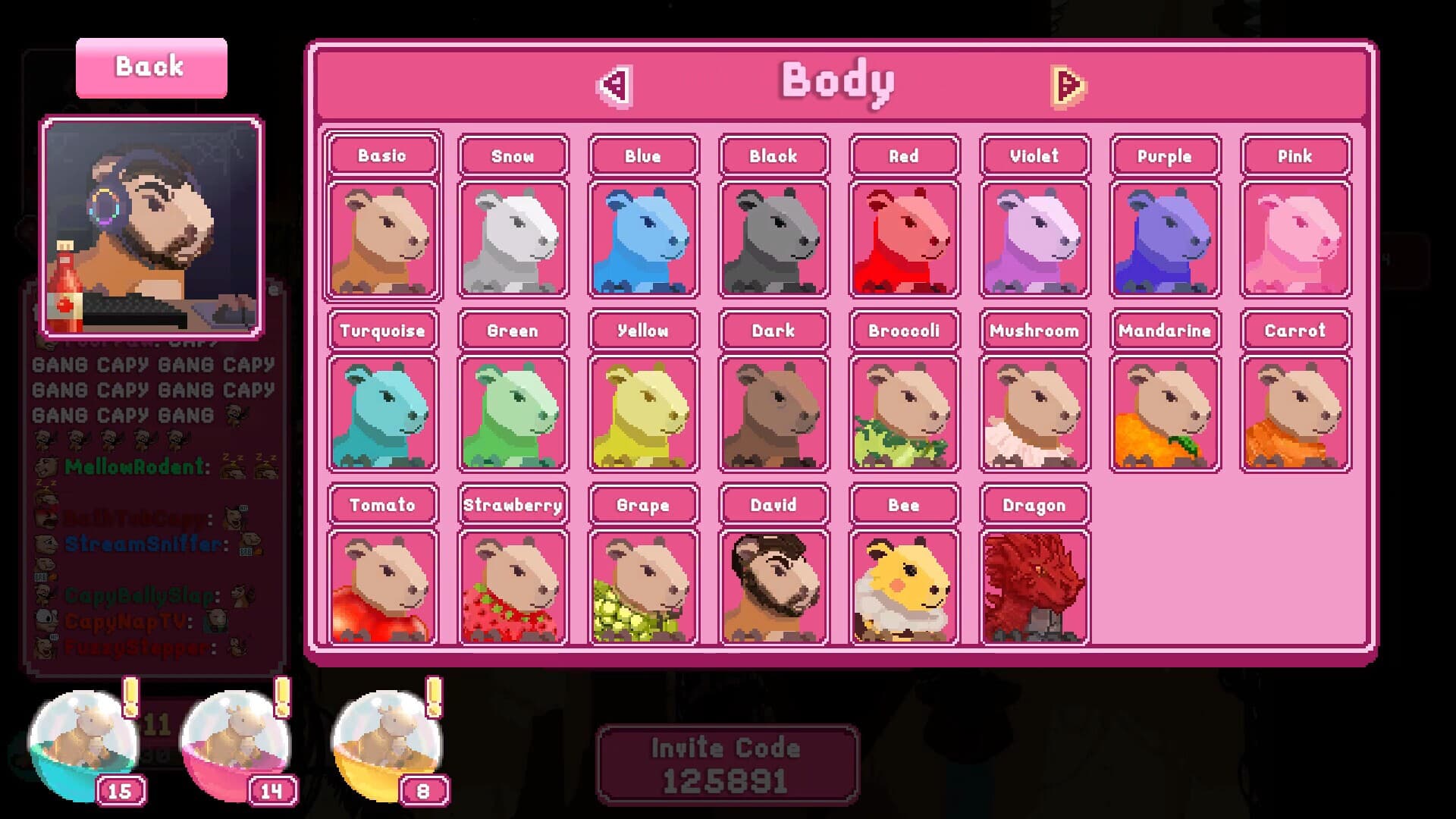Advance to the next customization category arrow
This screenshot has width=1456, height=819.
(x=1068, y=86)
